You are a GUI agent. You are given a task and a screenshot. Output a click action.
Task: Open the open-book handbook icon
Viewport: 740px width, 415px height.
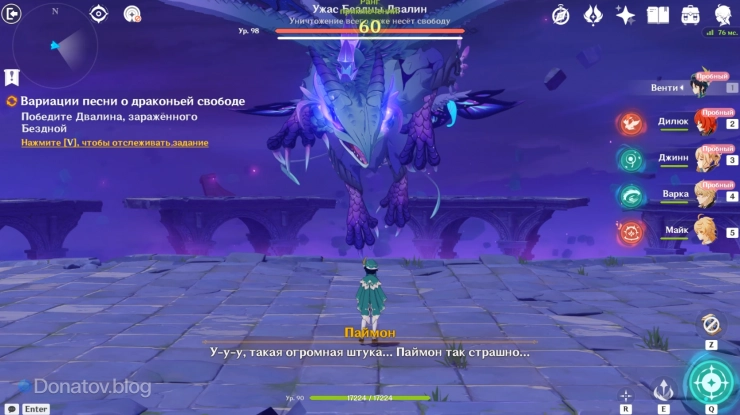[658, 15]
